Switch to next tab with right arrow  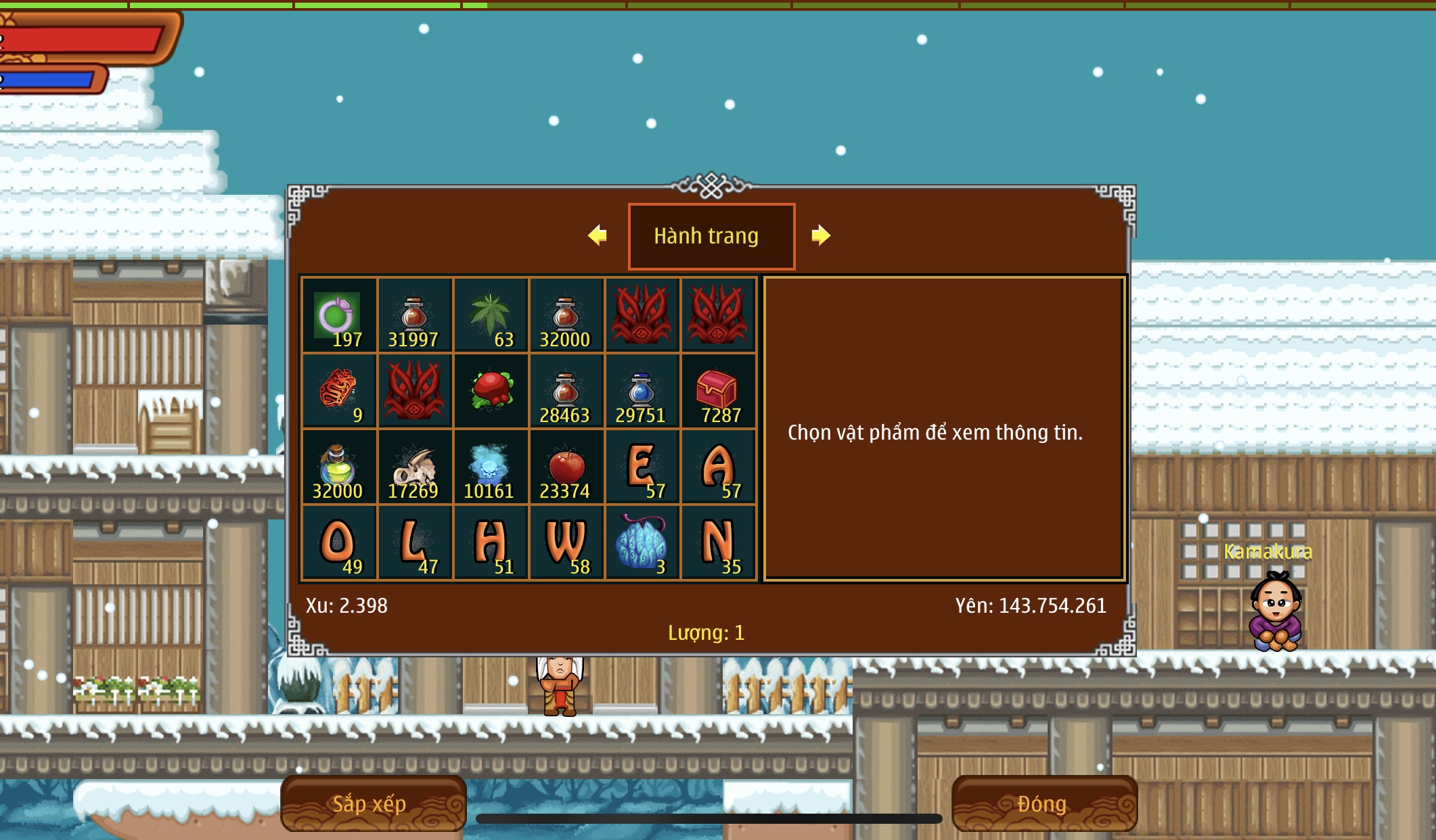820,235
